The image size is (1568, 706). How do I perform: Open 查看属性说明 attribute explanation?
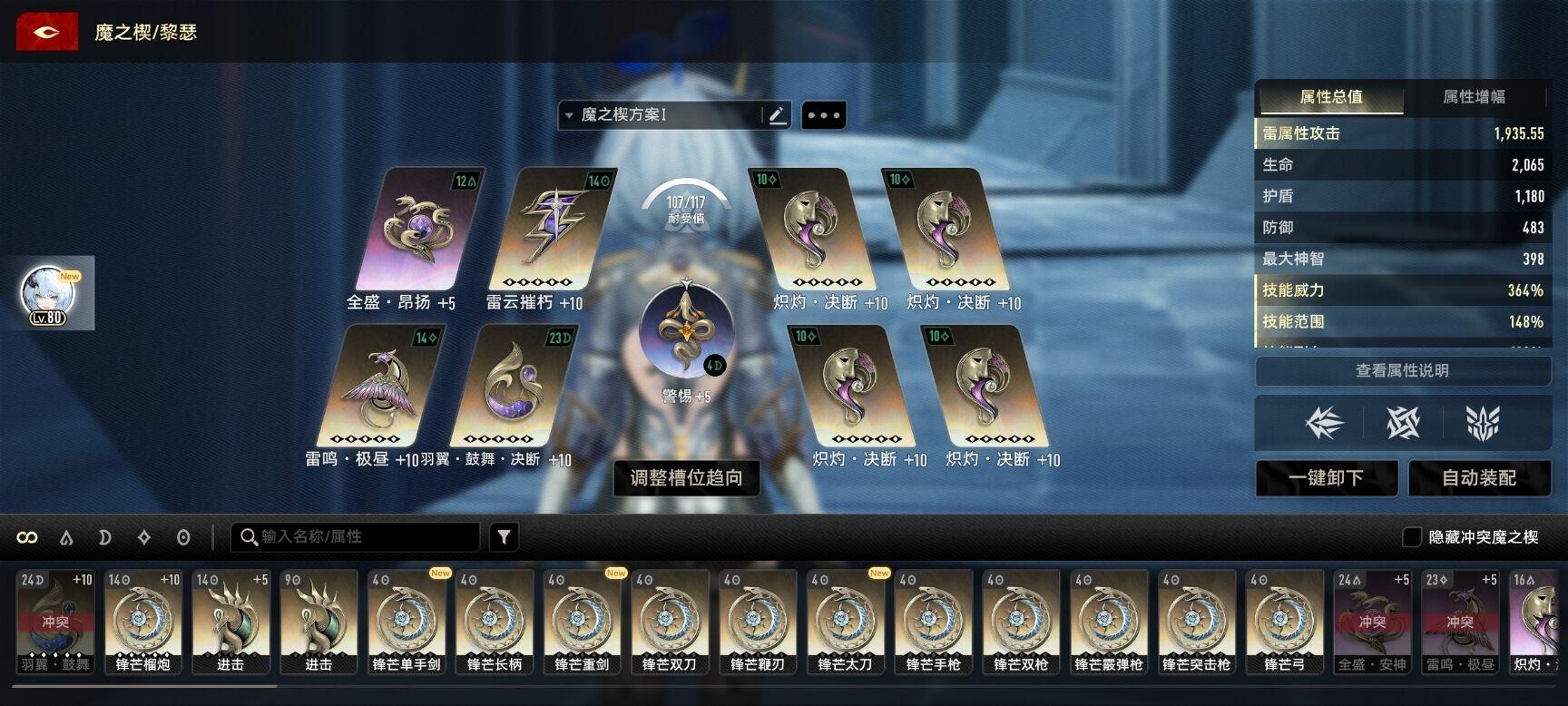tap(1402, 370)
